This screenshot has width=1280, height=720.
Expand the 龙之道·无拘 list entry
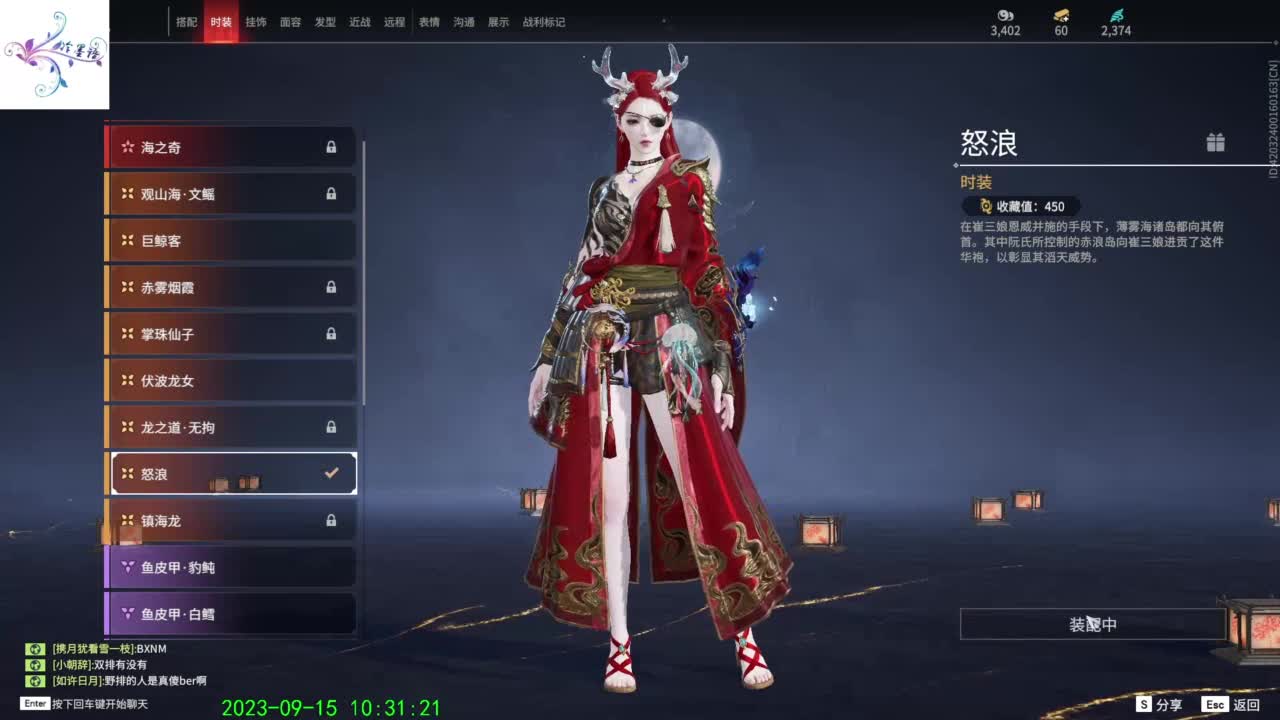pos(230,427)
